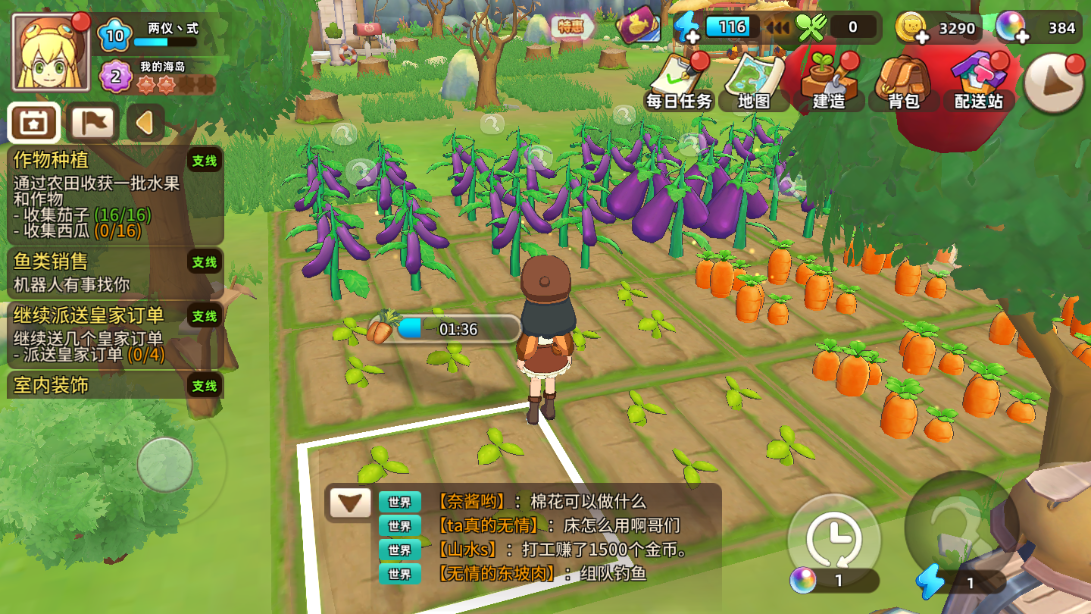This screenshot has height=614, width=1091.
Task: Open the 地图 map
Action: point(754,80)
